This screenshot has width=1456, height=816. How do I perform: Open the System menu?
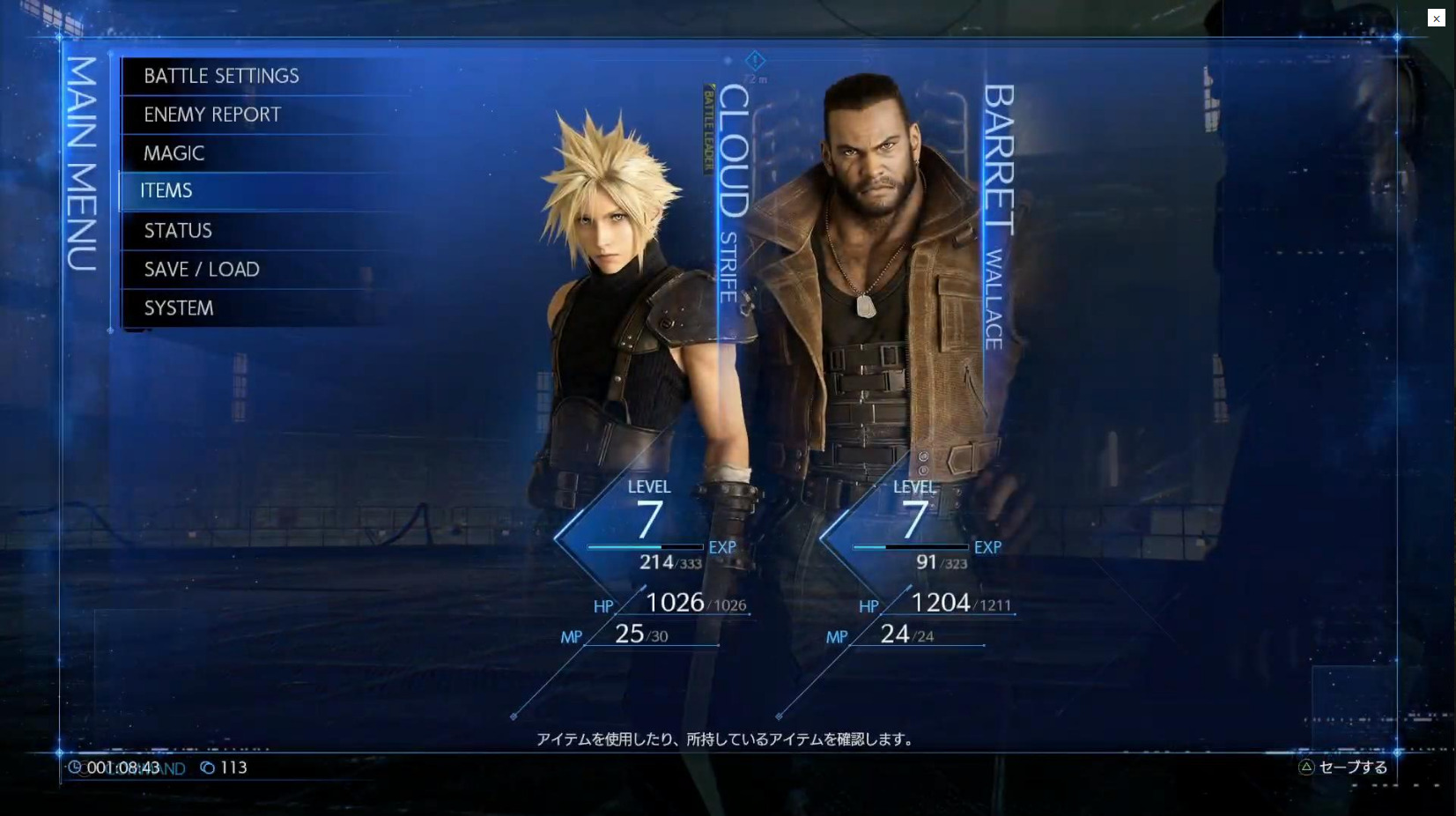click(x=179, y=308)
